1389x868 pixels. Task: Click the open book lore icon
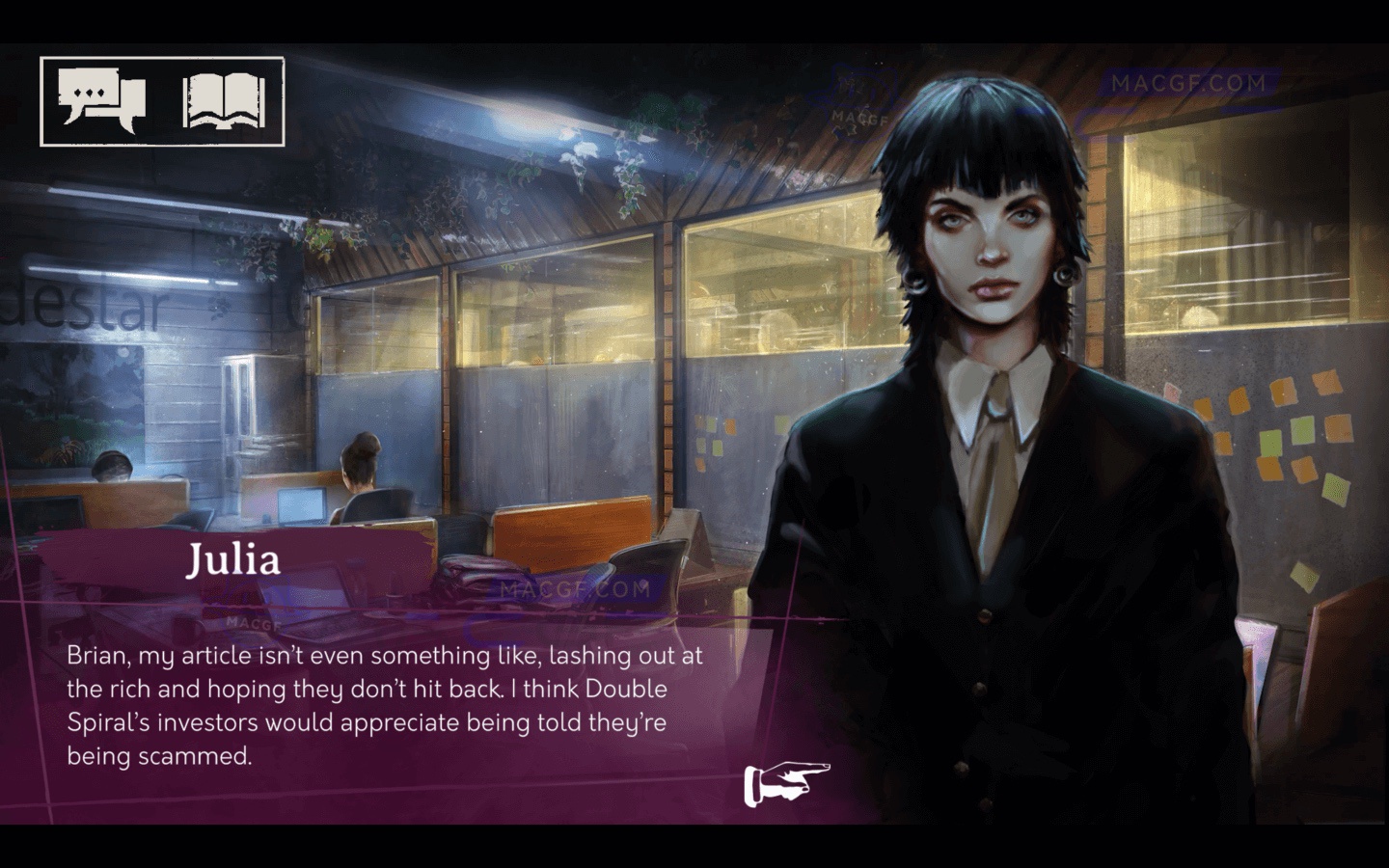tap(224, 100)
